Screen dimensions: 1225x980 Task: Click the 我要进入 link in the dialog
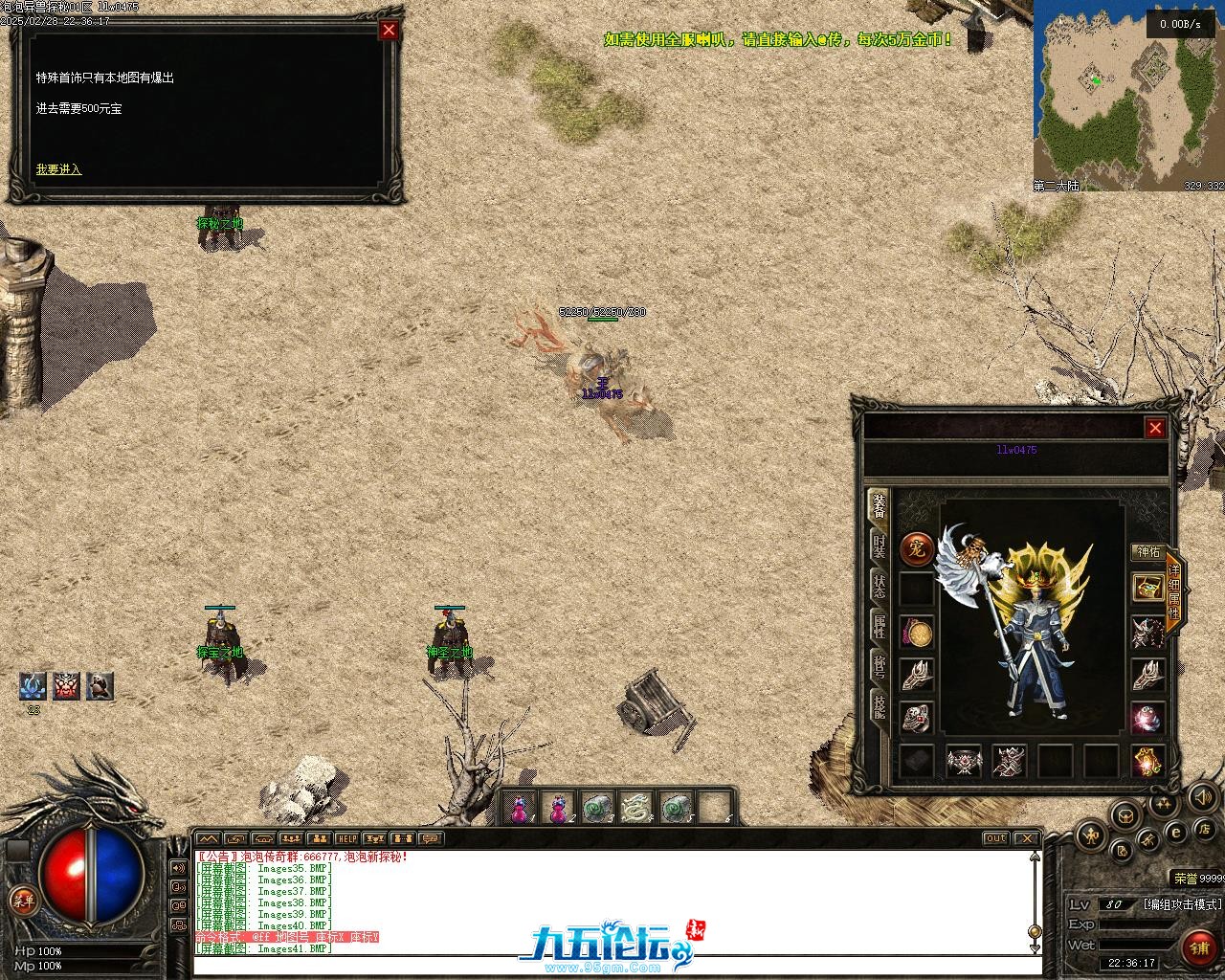pyautogui.click(x=58, y=169)
